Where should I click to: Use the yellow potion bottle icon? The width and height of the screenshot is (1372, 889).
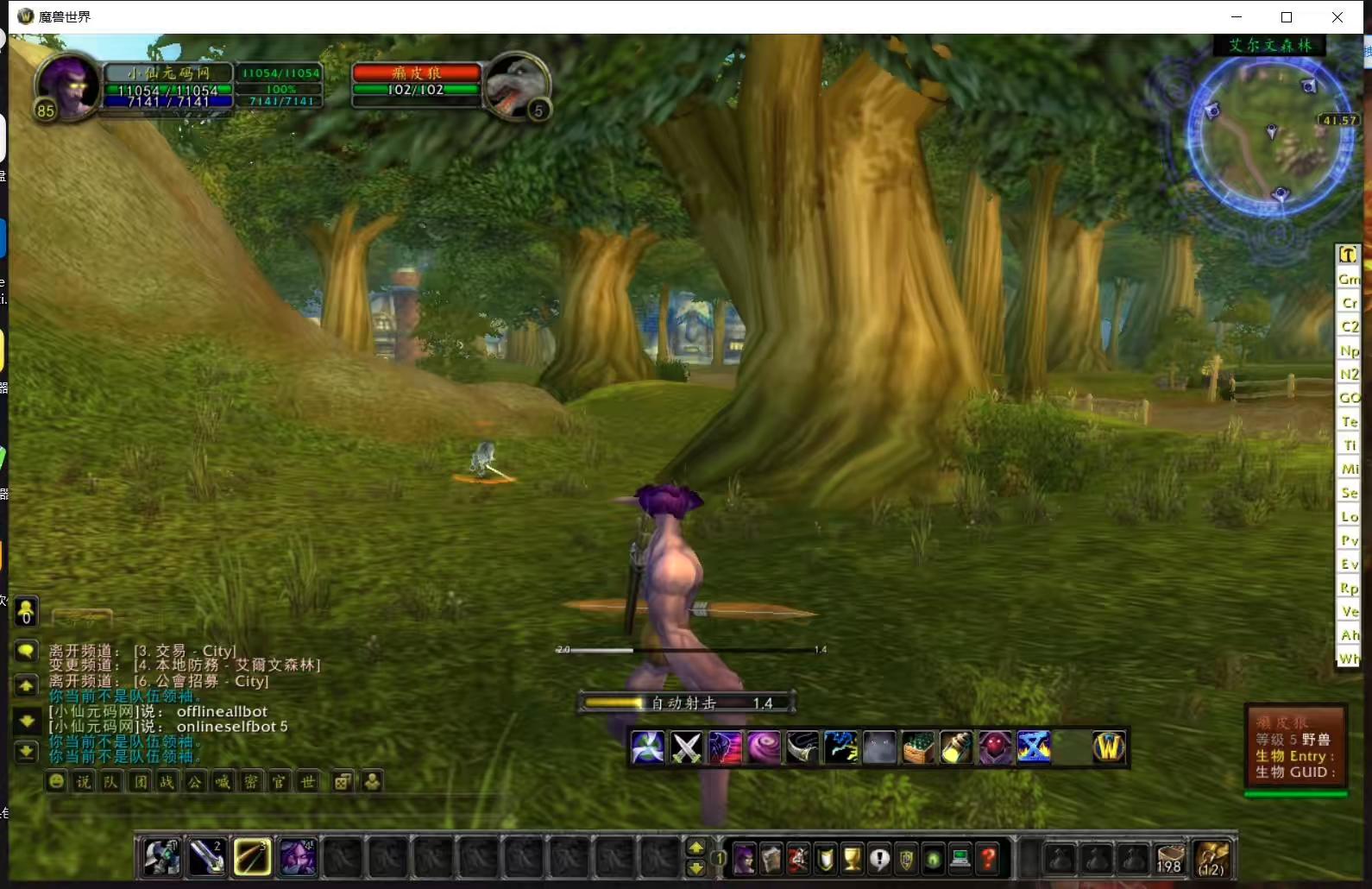pyautogui.click(x=956, y=747)
